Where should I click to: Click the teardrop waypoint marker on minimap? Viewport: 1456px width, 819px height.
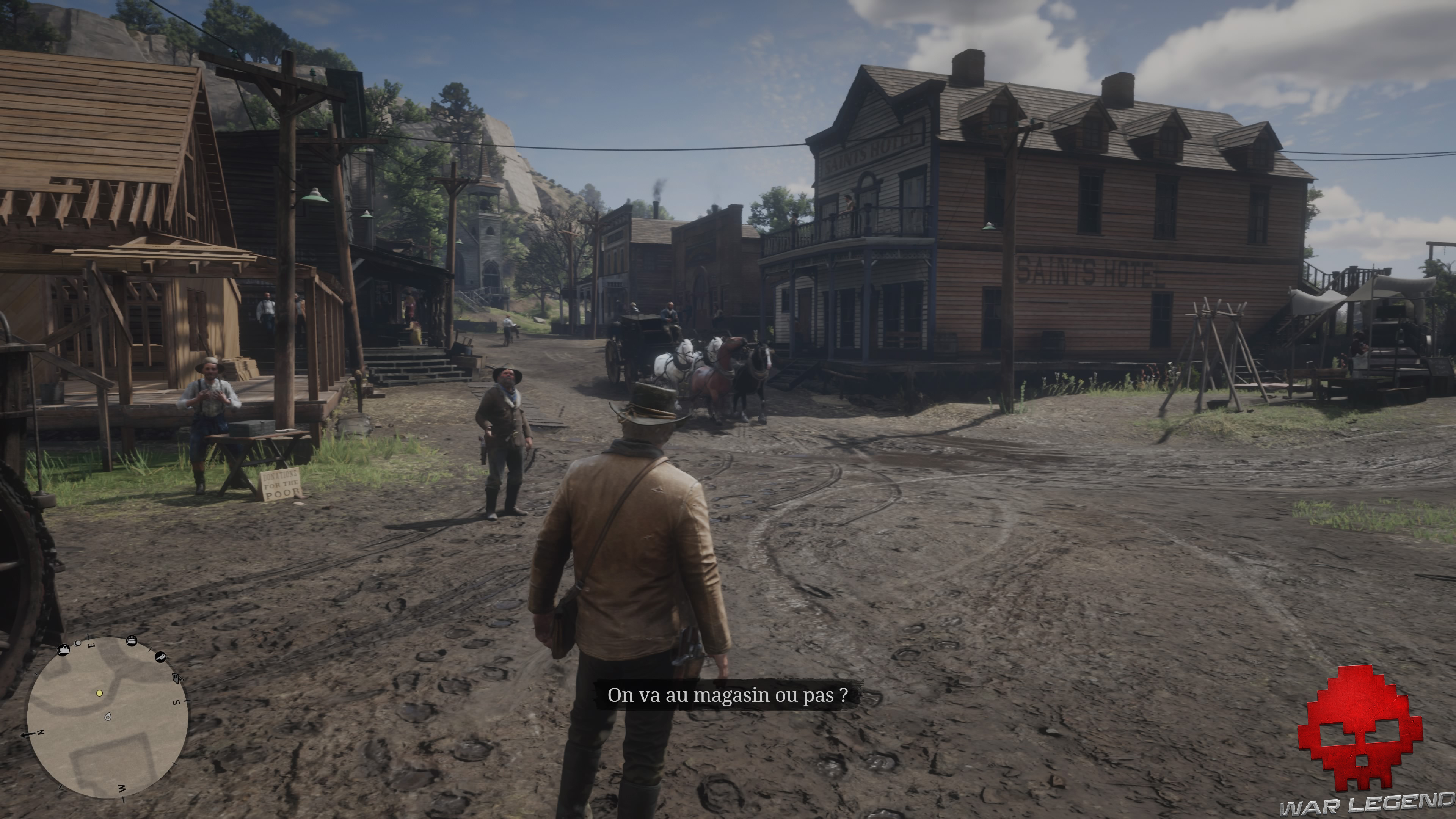pyautogui.click(x=108, y=717)
